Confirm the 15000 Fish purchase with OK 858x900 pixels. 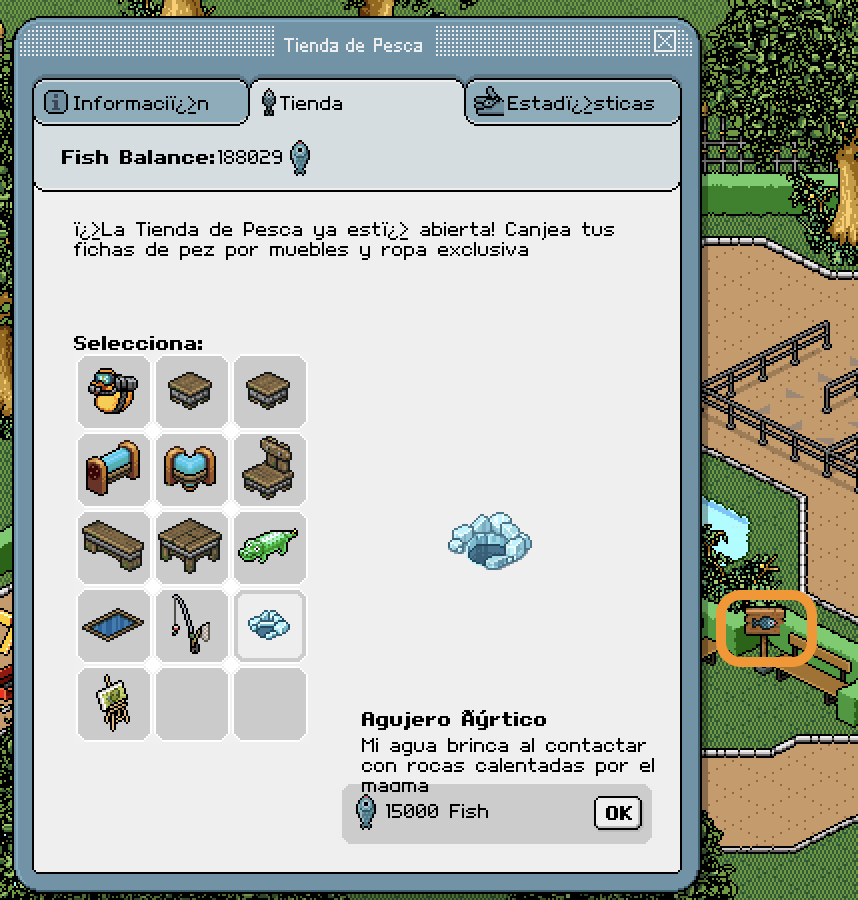coord(617,812)
